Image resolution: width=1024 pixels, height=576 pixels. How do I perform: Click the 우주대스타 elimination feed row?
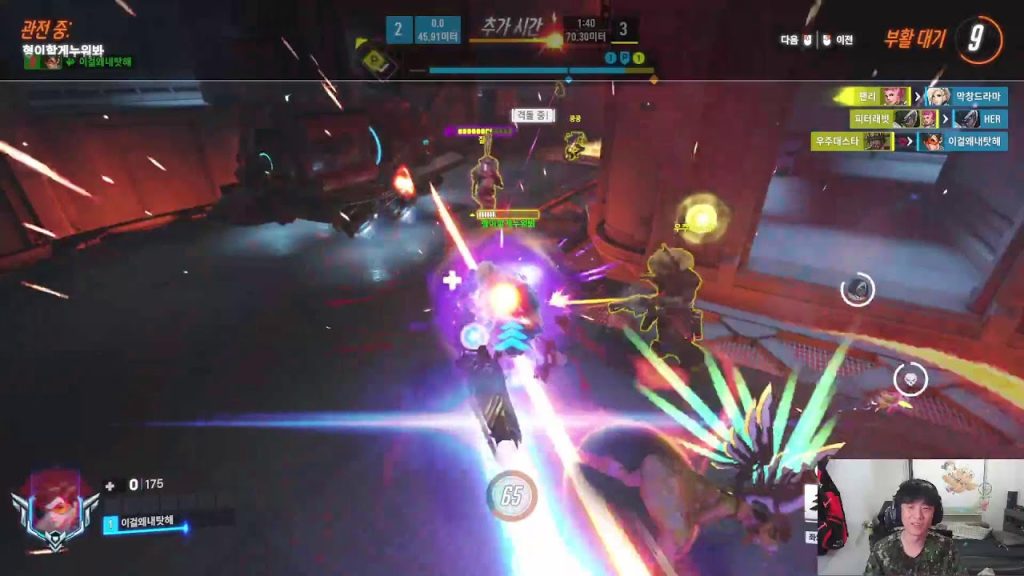[x=909, y=142]
